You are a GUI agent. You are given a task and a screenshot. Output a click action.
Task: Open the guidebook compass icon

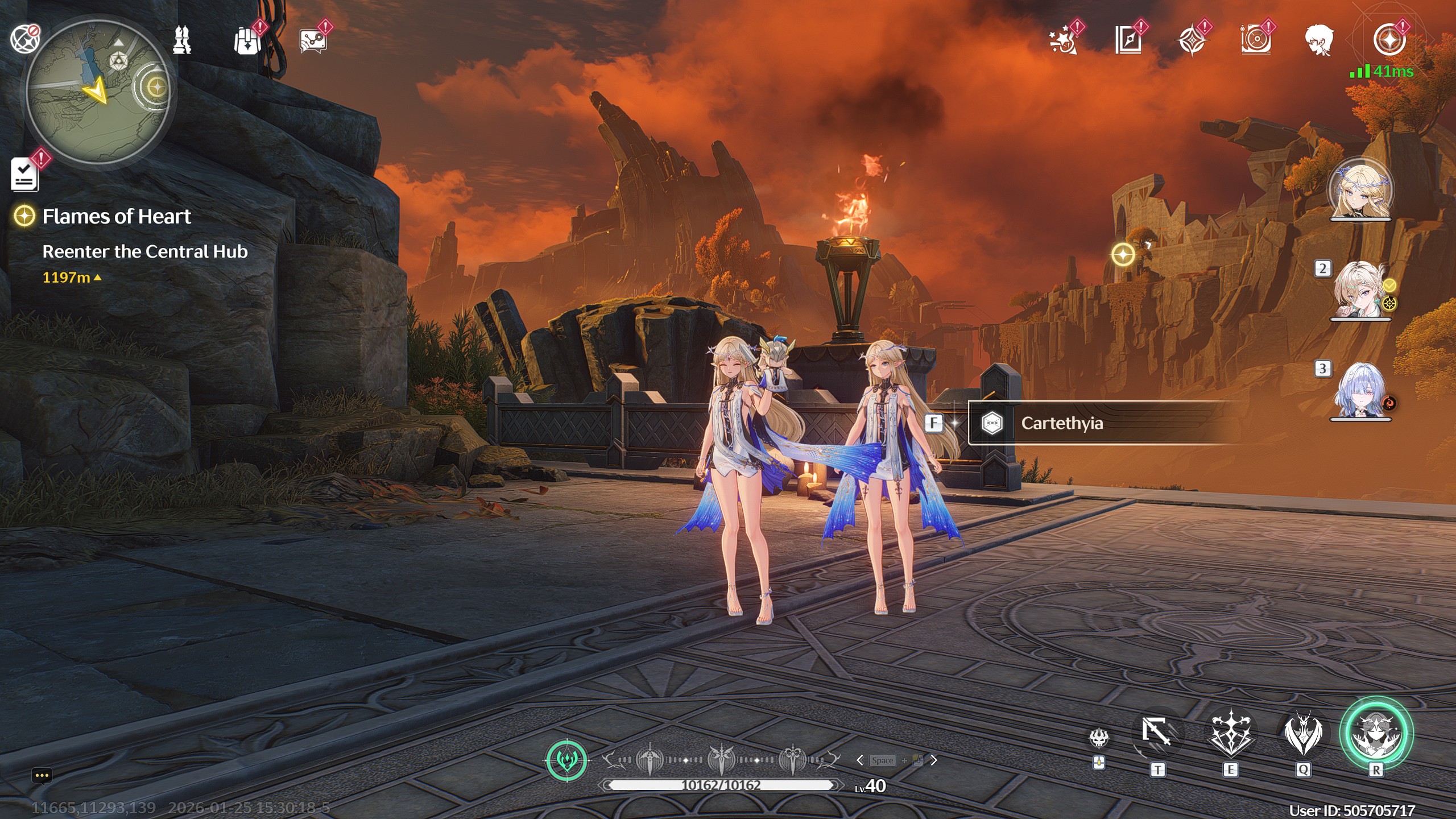(1128, 41)
